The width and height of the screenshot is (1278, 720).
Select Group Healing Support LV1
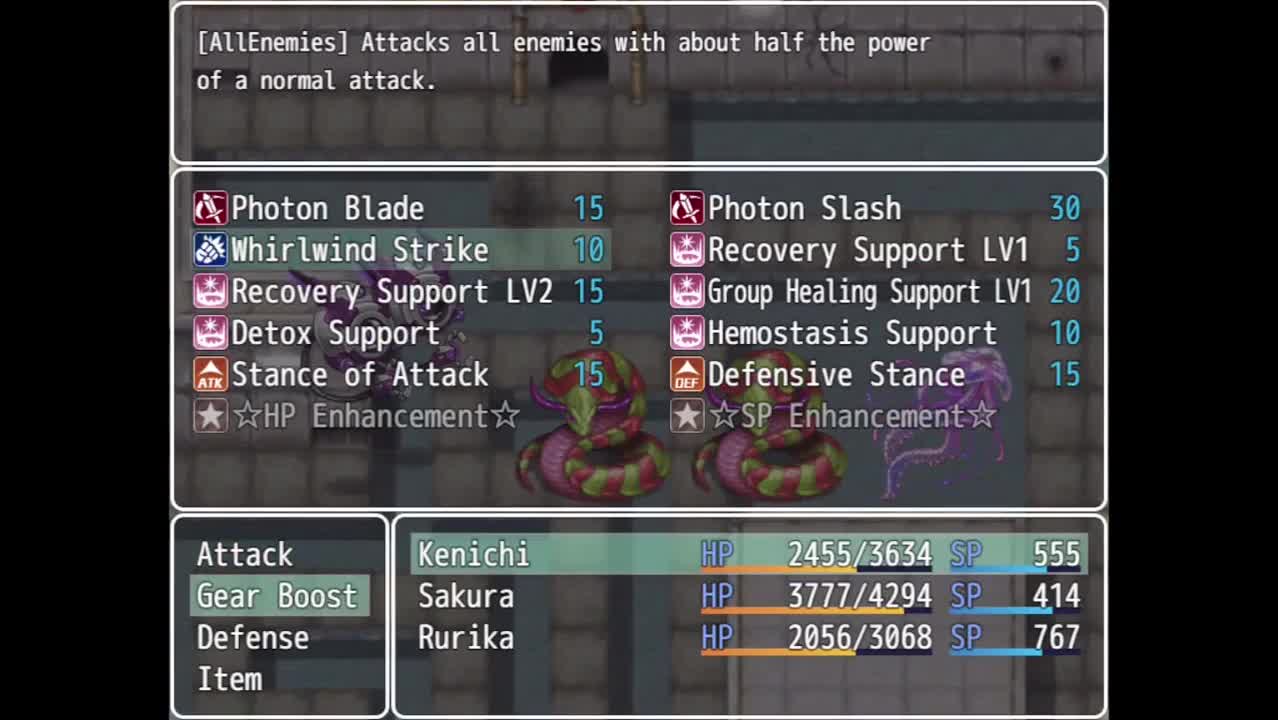(x=876, y=292)
